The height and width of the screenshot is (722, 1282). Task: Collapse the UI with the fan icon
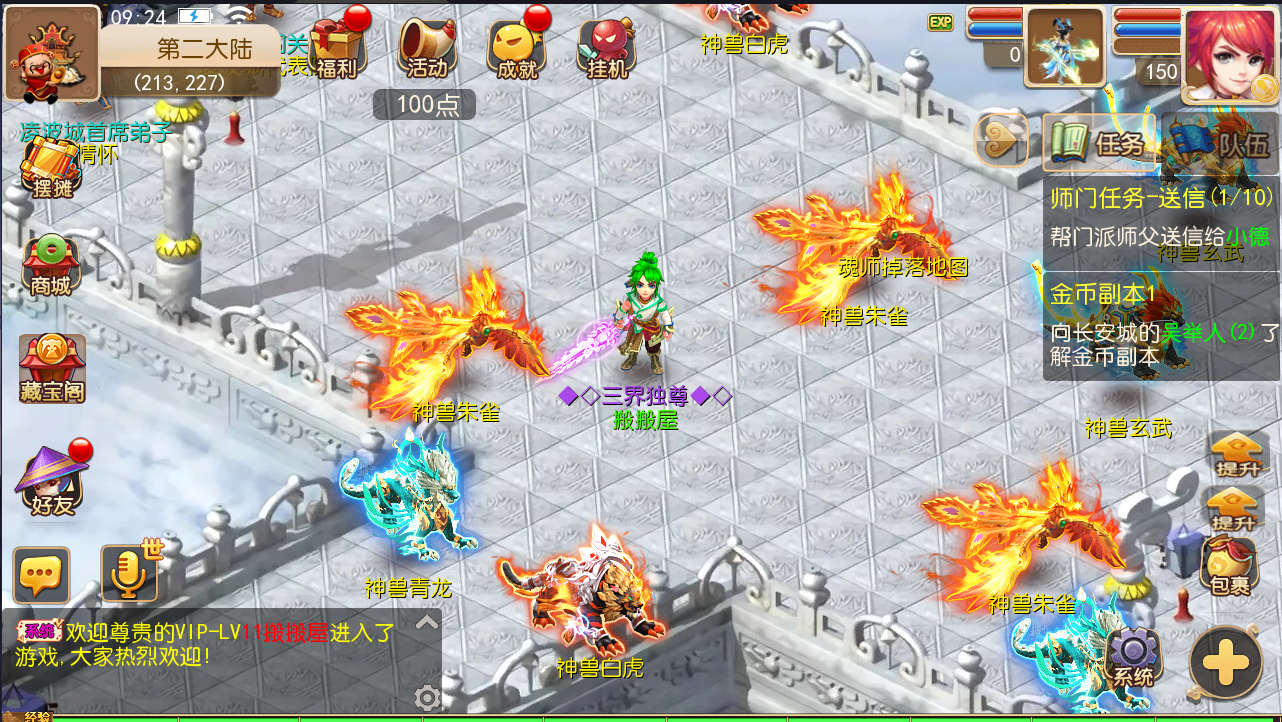(x=1000, y=140)
